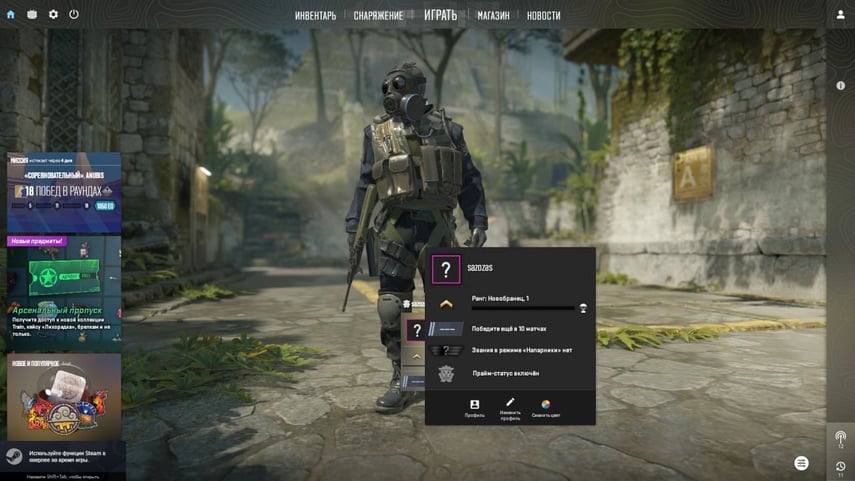Viewport: 855px width, 481px height.
Task: Click the Профиль button in player popup
Action: point(474,408)
